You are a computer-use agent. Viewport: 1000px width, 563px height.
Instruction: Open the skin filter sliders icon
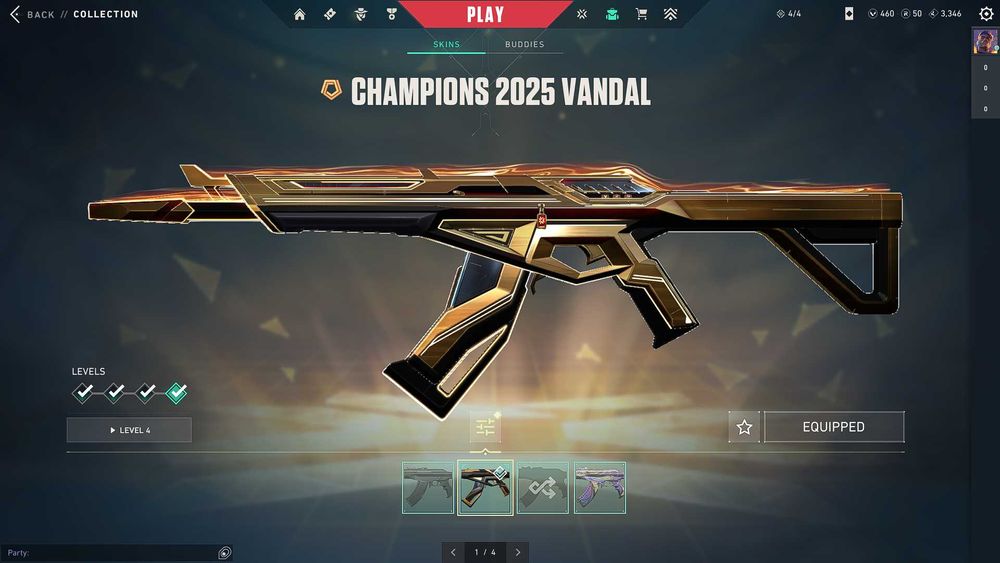click(485, 427)
